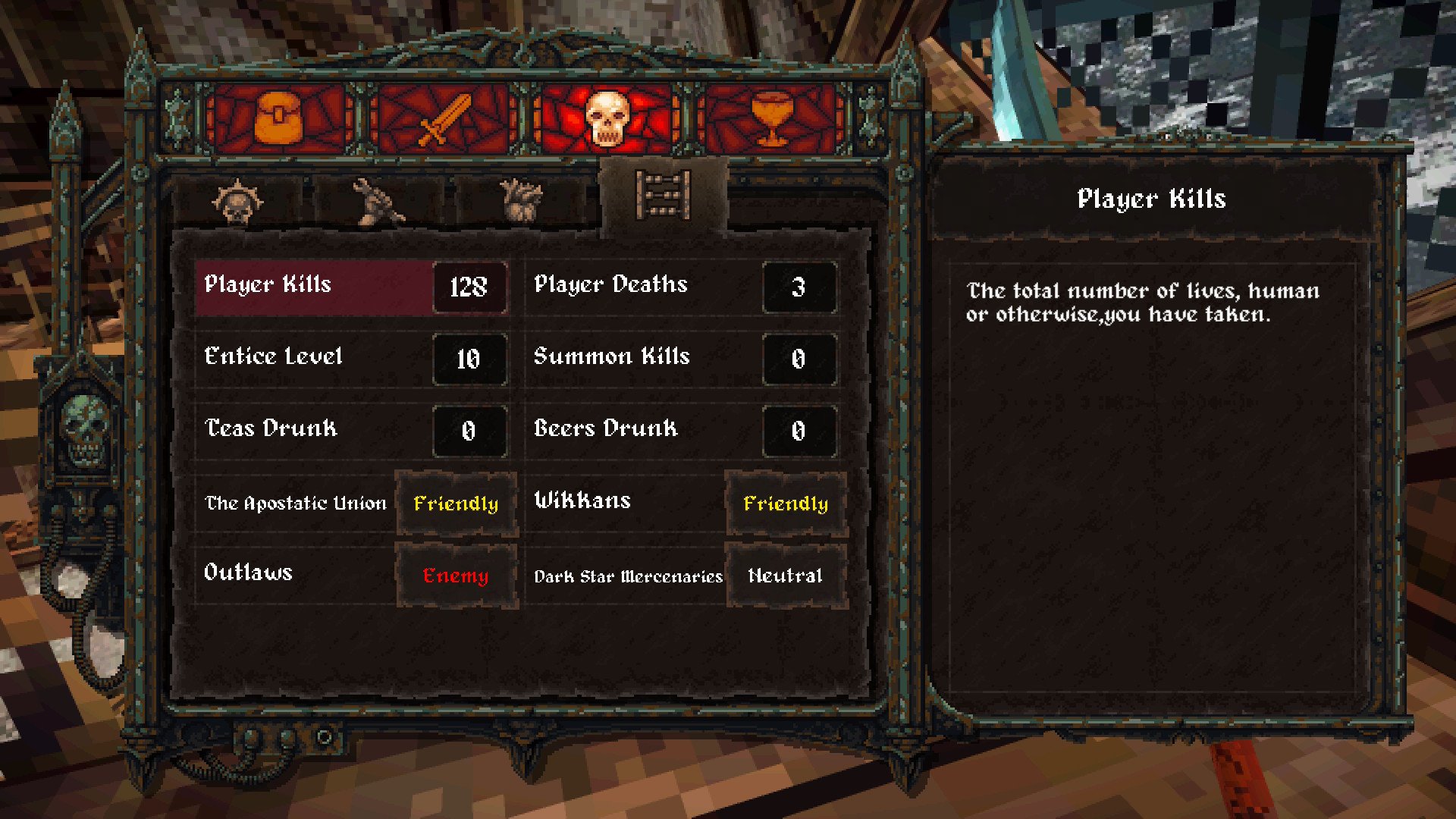This screenshot has height=819, width=1456.
Task: Select the abacus statistics sub-tab
Action: pyautogui.click(x=664, y=196)
